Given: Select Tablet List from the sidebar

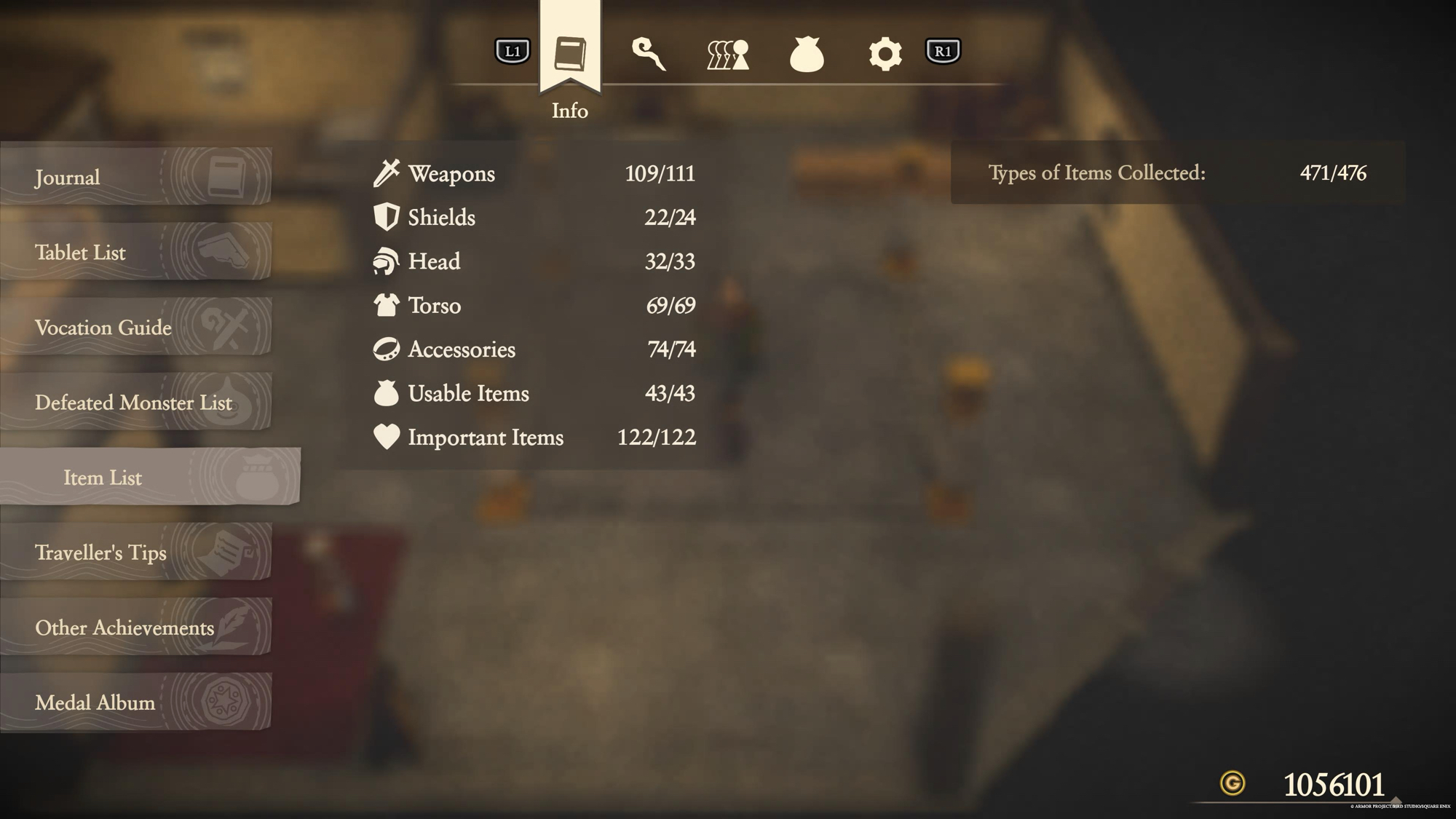Looking at the screenshot, I should coord(135,252).
